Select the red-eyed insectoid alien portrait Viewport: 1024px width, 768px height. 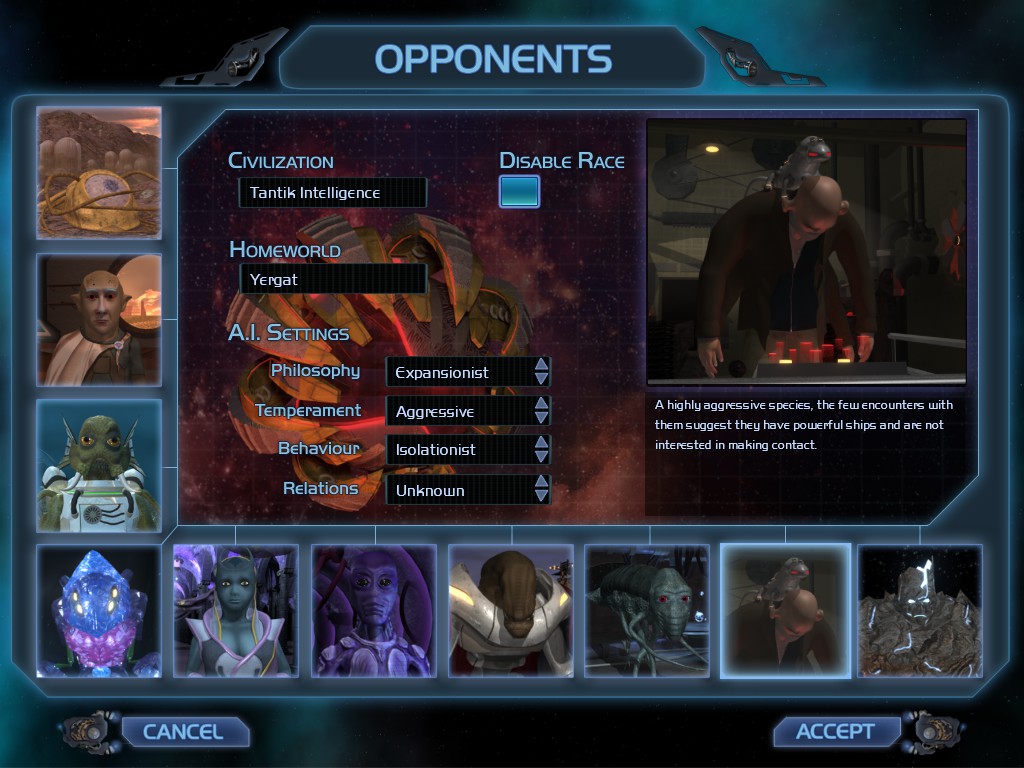click(x=647, y=611)
